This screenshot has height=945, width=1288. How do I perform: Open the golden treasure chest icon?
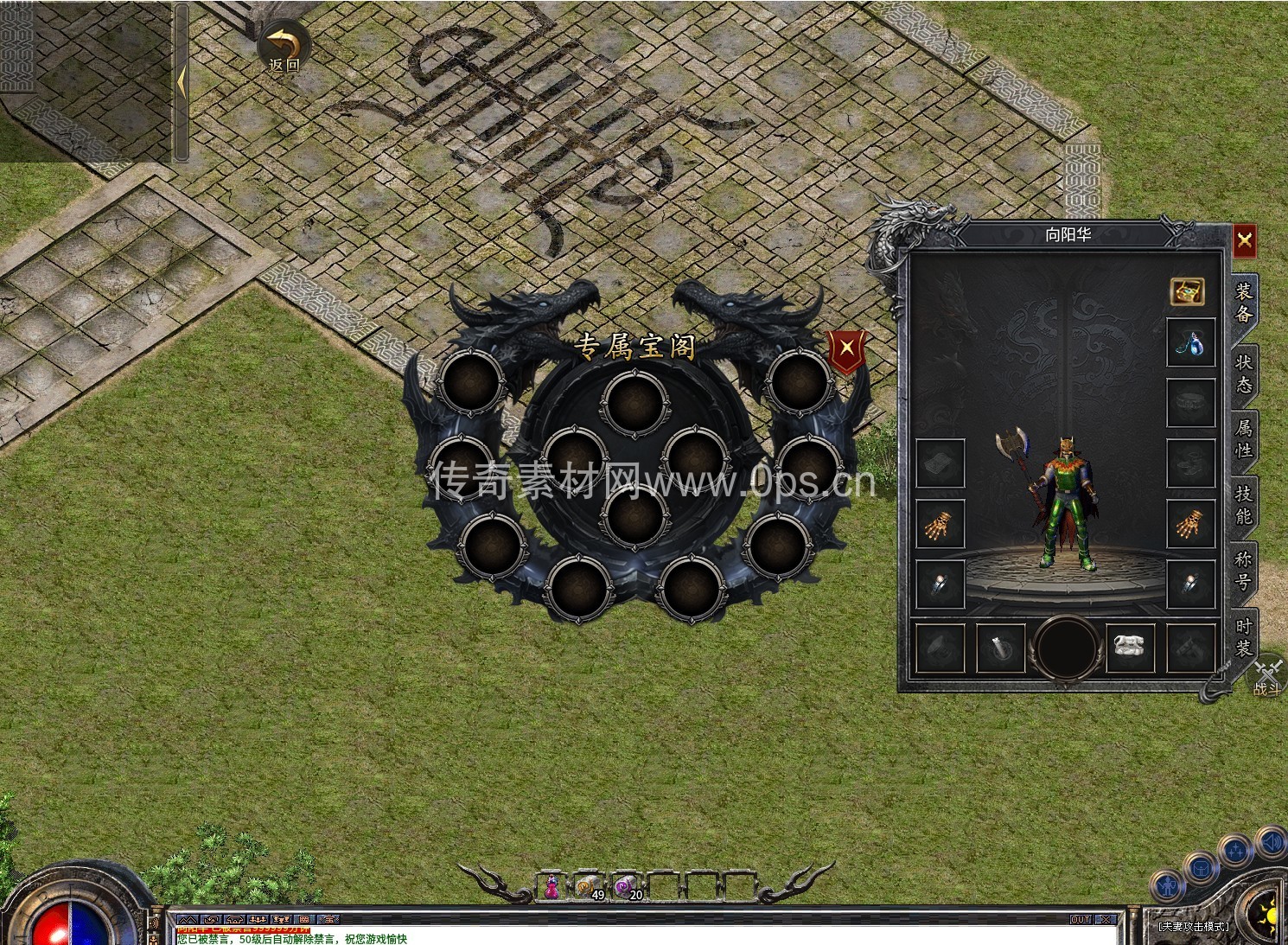(1188, 291)
